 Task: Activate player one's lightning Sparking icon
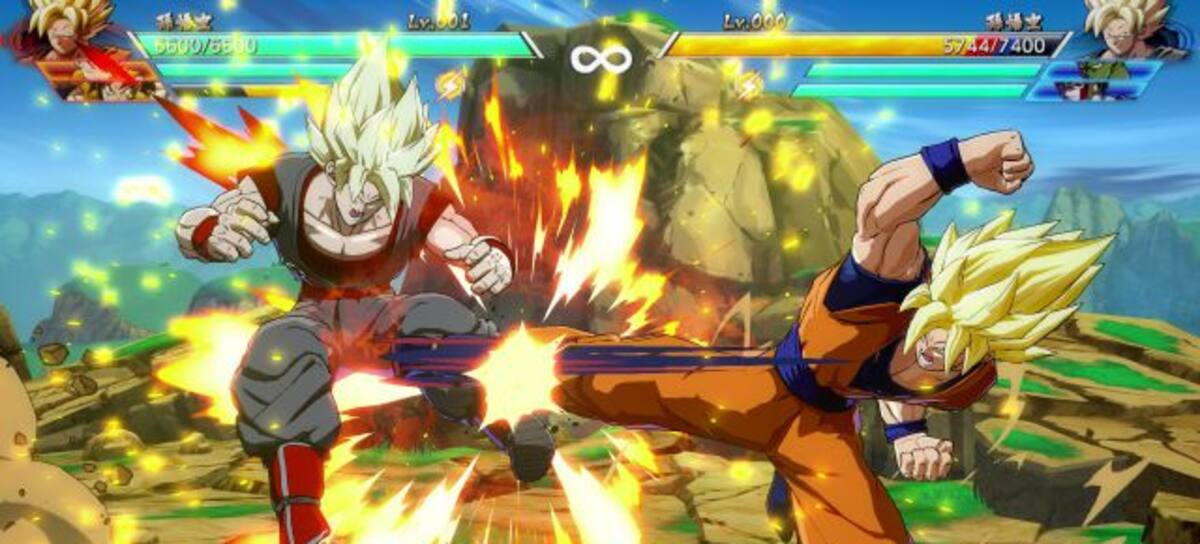pos(451,84)
